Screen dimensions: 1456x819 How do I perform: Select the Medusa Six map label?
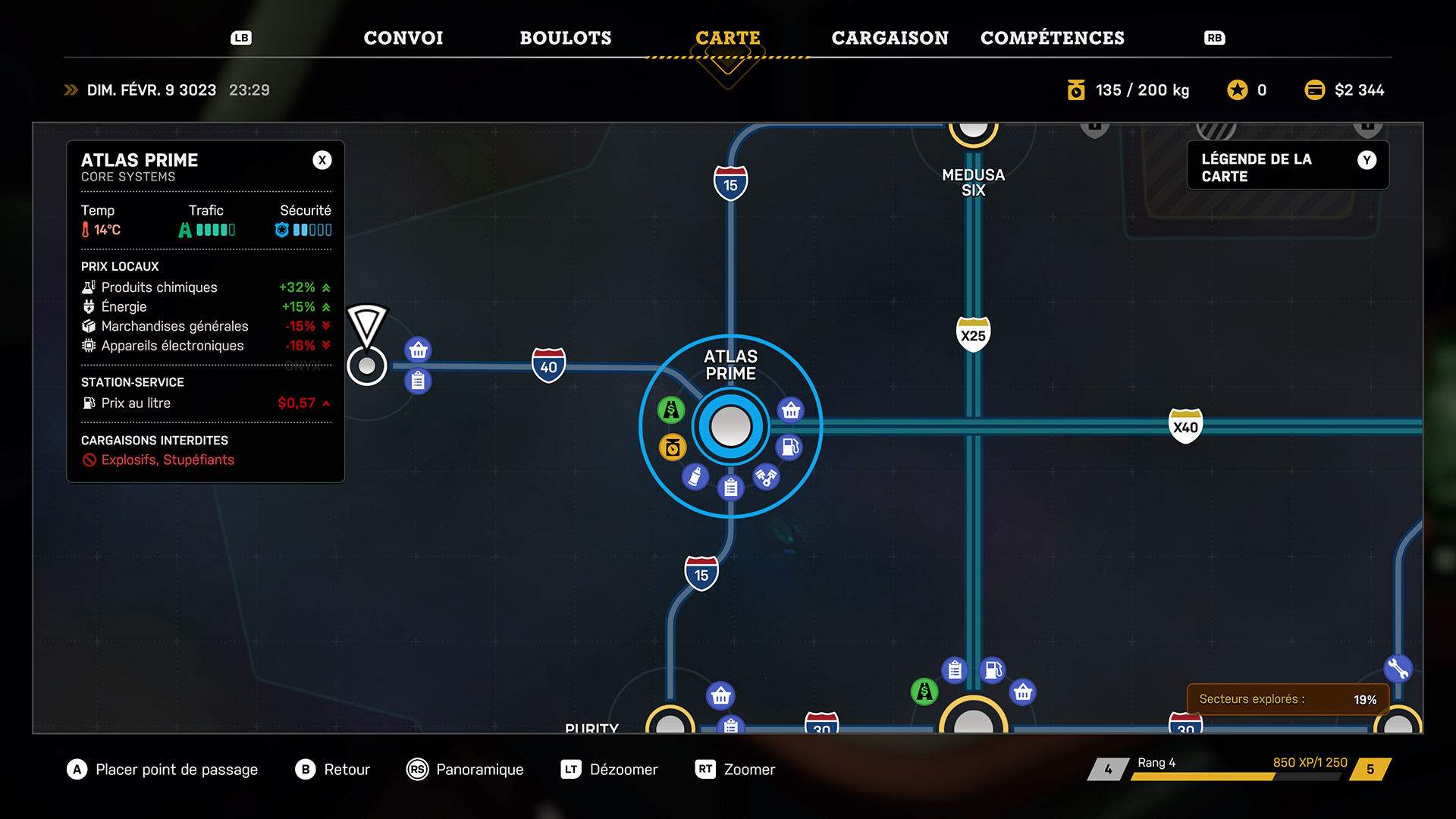click(x=973, y=183)
